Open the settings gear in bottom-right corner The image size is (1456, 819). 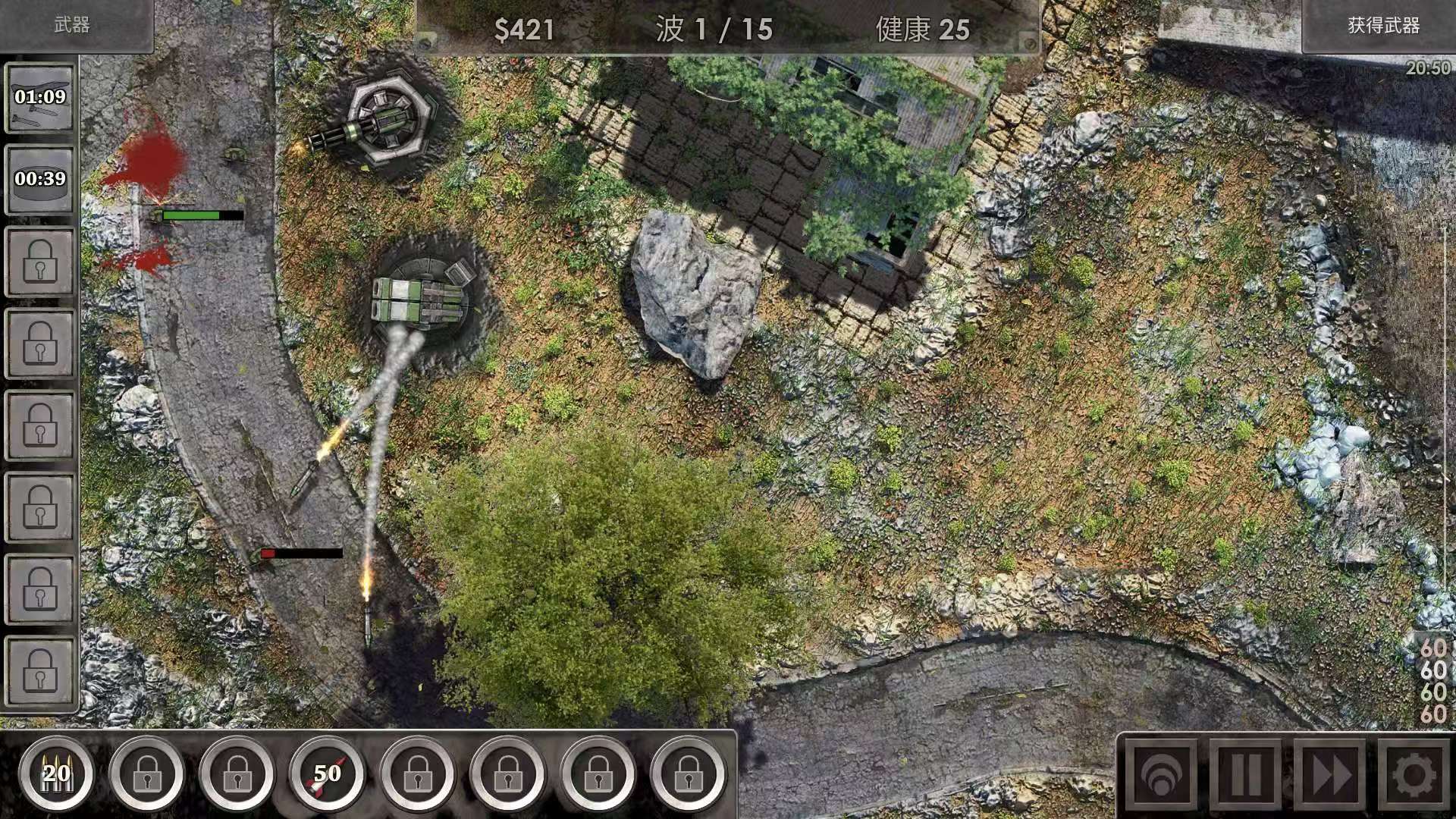click(x=1415, y=774)
